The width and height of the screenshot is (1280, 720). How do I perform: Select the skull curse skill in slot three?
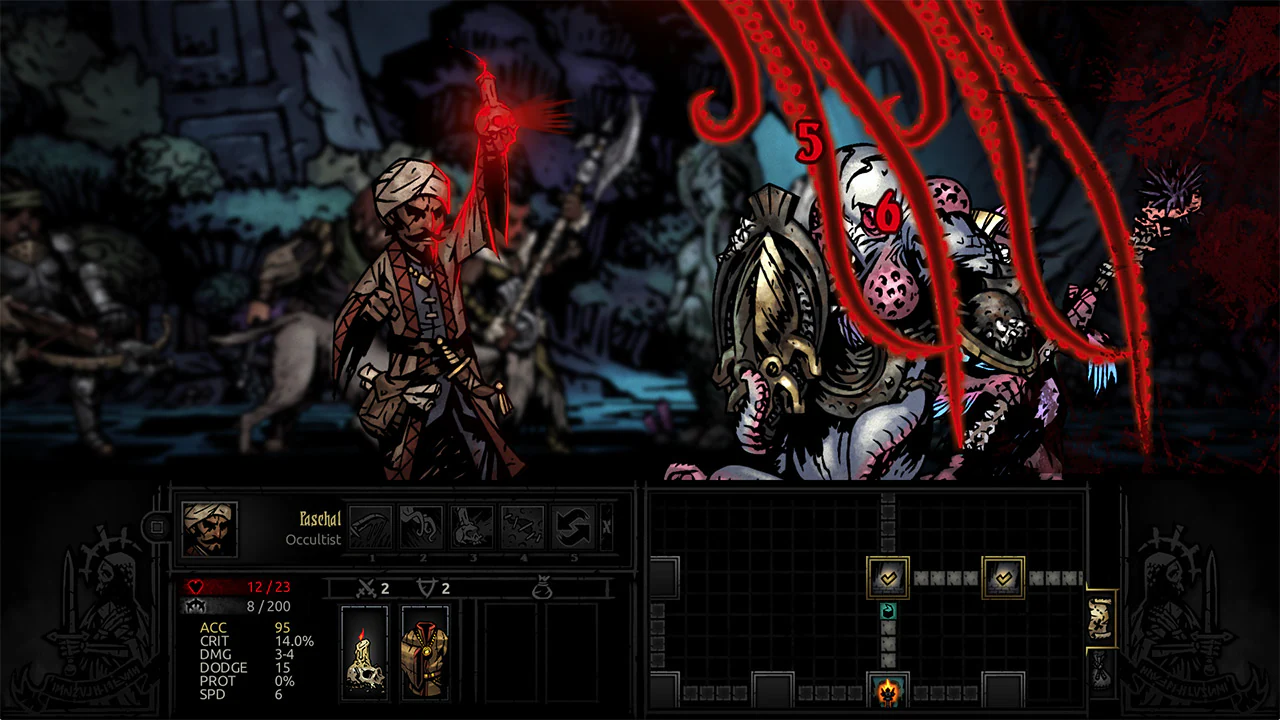click(x=474, y=524)
